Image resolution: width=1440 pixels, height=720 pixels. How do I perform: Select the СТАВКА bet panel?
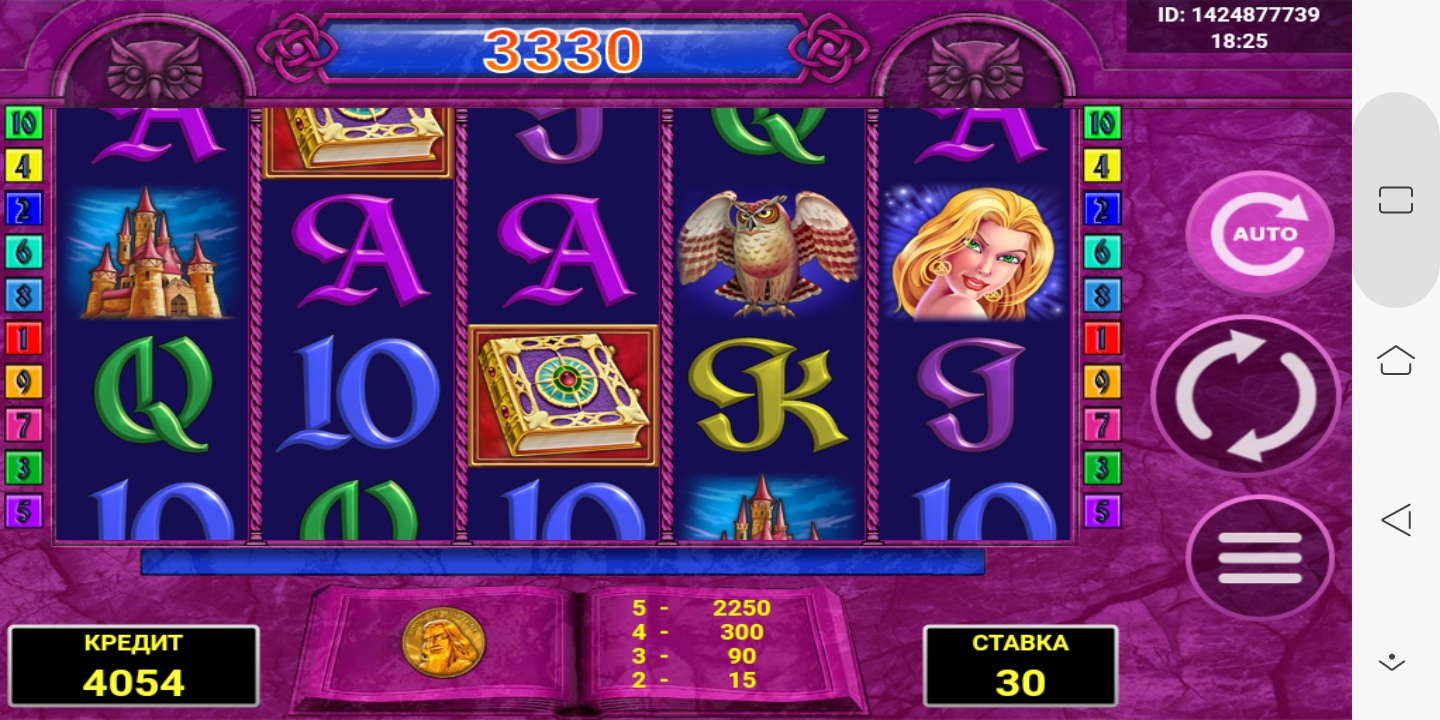tap(1019, 664)
